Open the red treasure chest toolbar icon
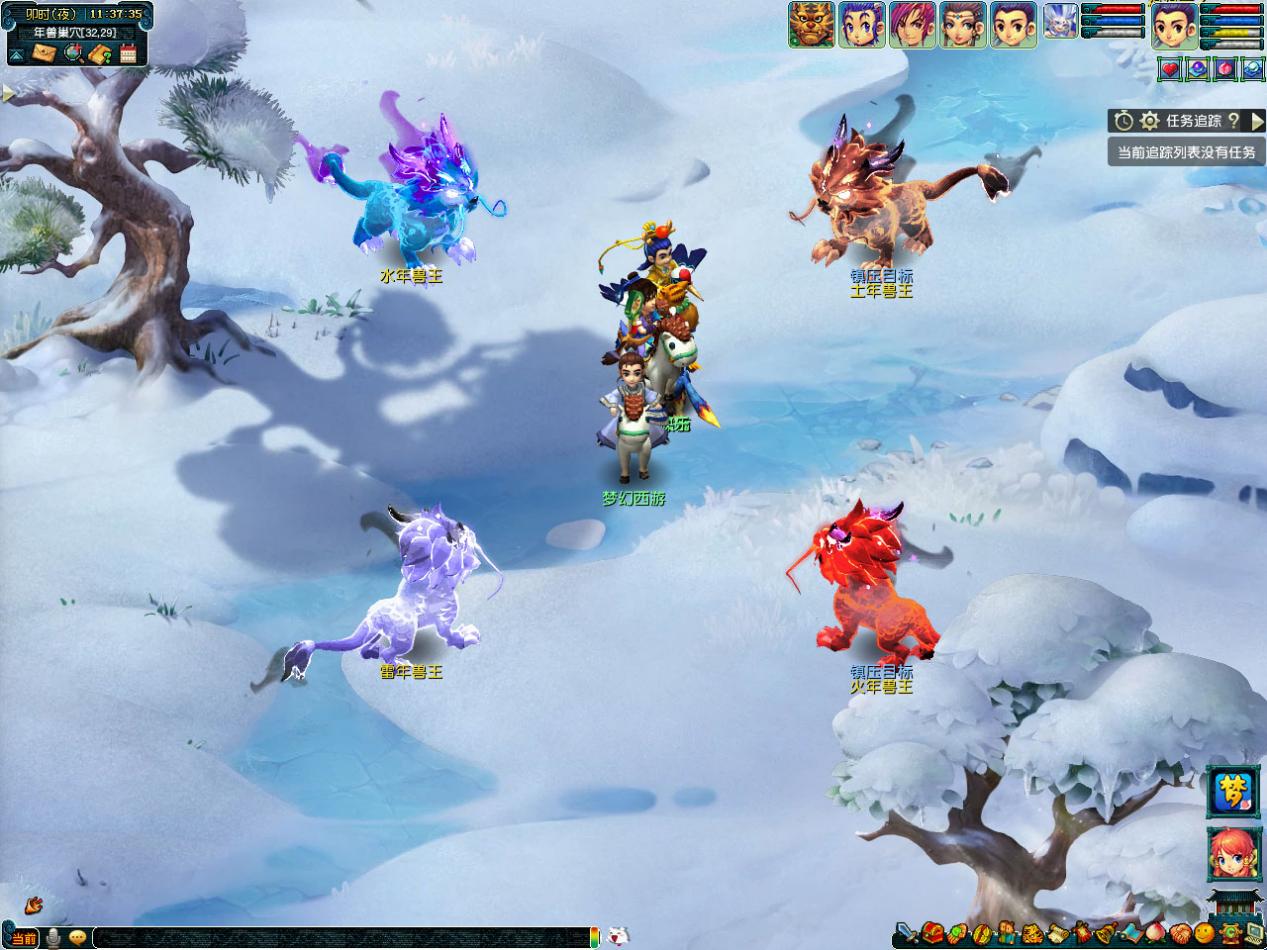The image size is (1267, 950). (x=932, y=934)
